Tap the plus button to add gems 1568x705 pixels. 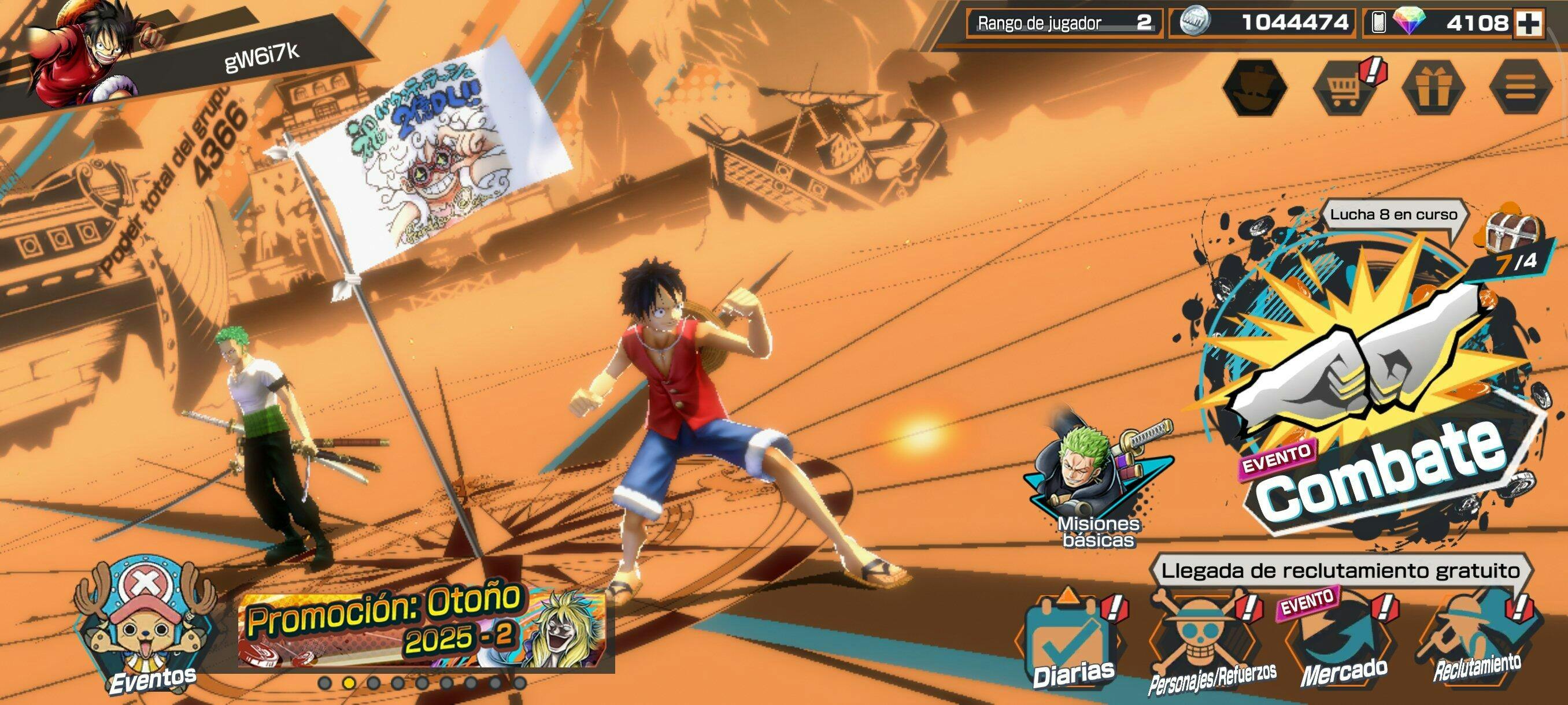click(1528, 24)
